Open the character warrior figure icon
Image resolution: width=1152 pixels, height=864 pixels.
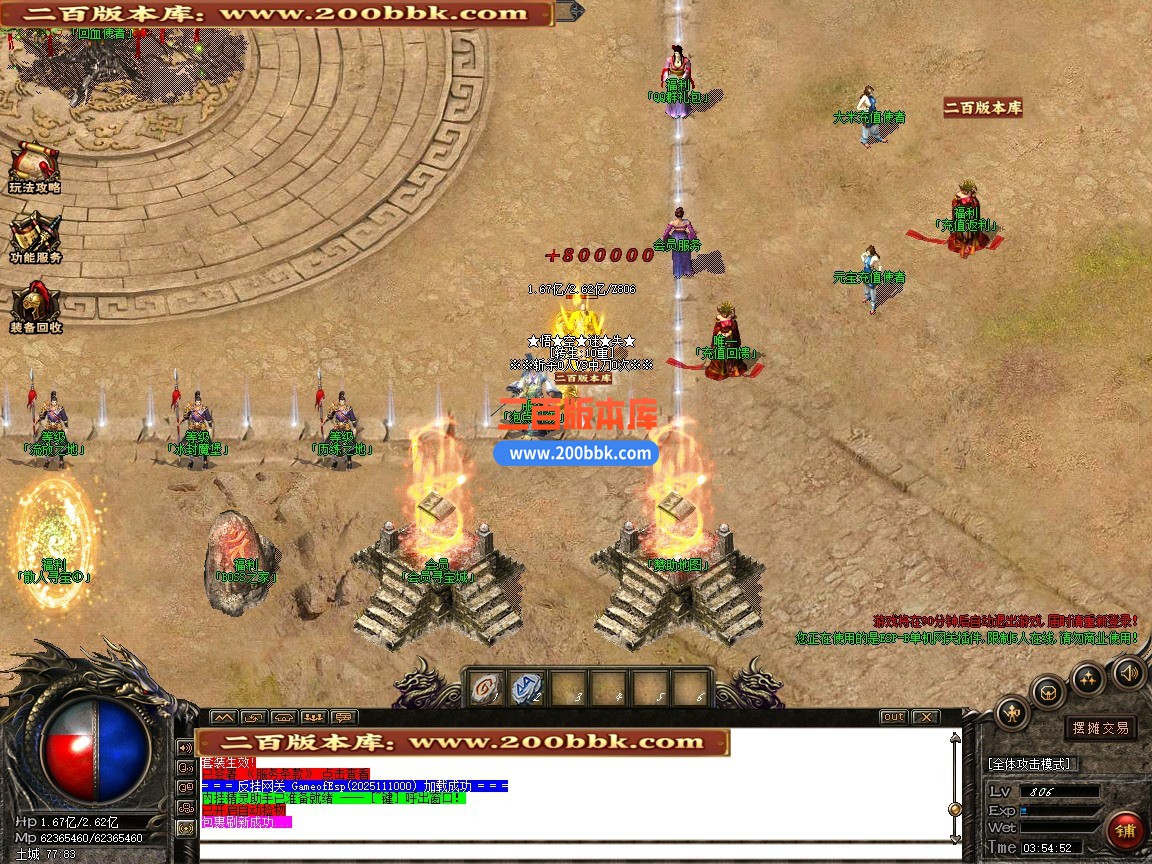click(1012, 714)
